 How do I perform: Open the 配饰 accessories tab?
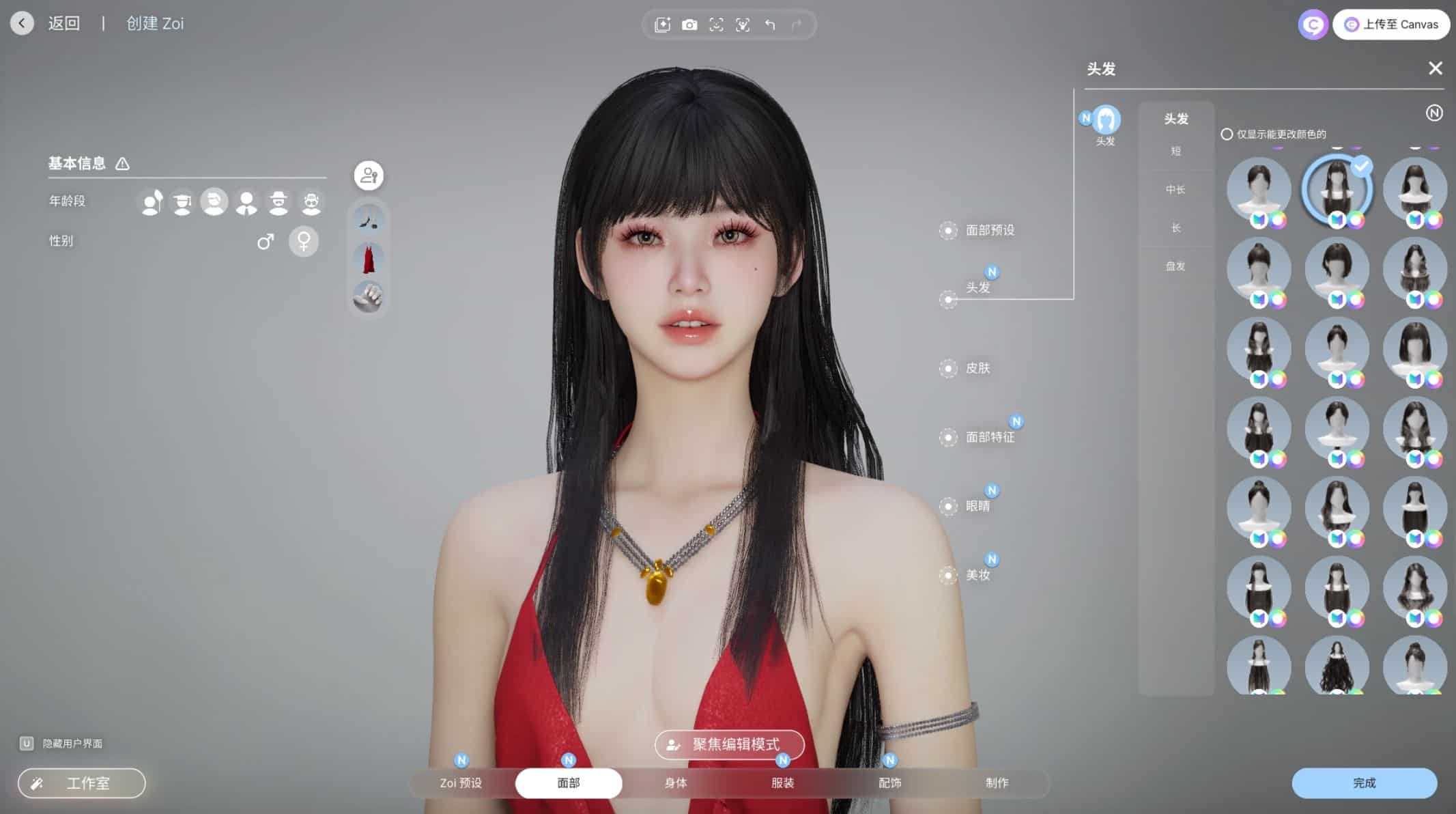tap(889, 783)
